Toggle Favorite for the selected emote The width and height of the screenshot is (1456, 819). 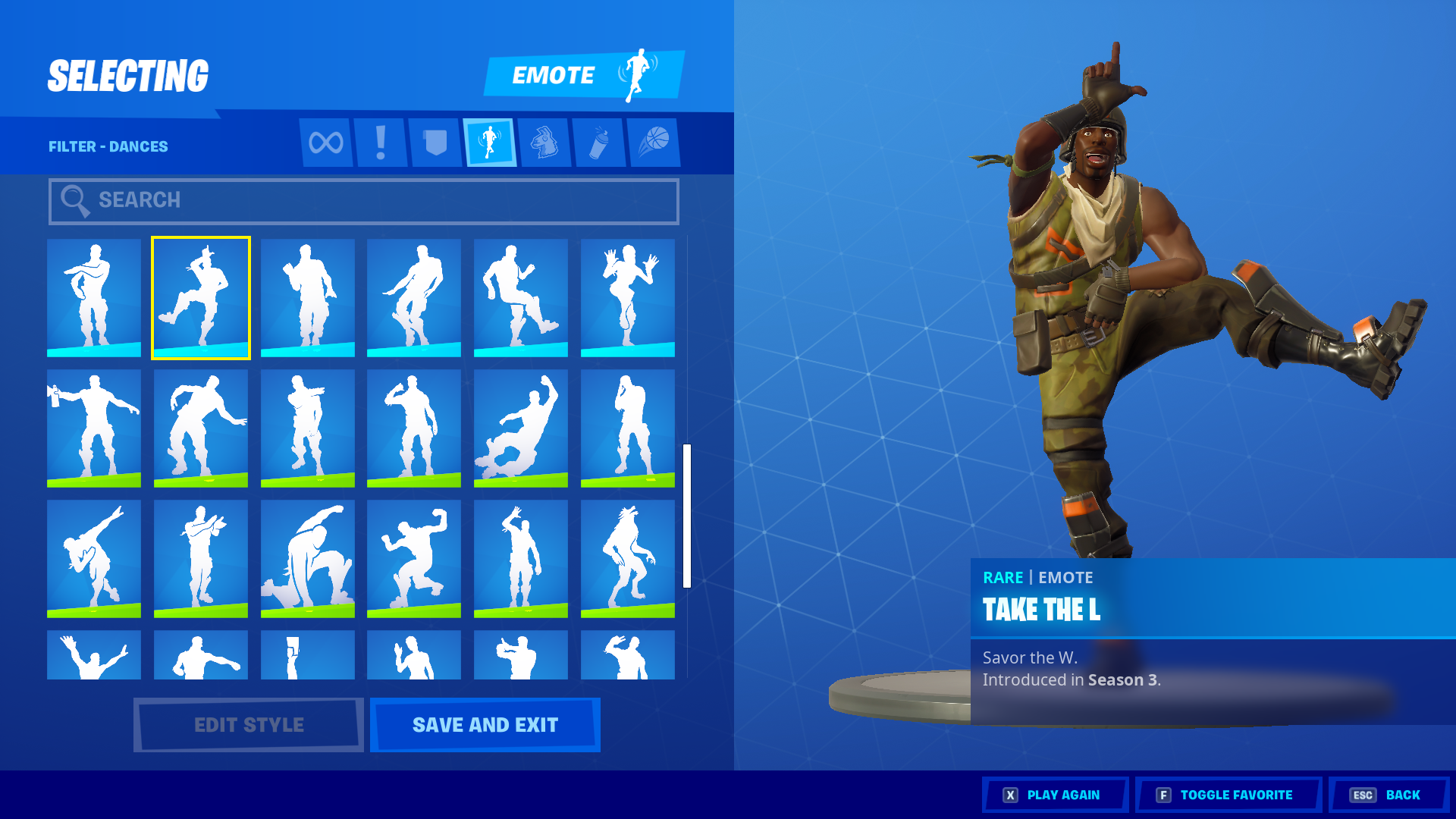tap(1228, 795)
